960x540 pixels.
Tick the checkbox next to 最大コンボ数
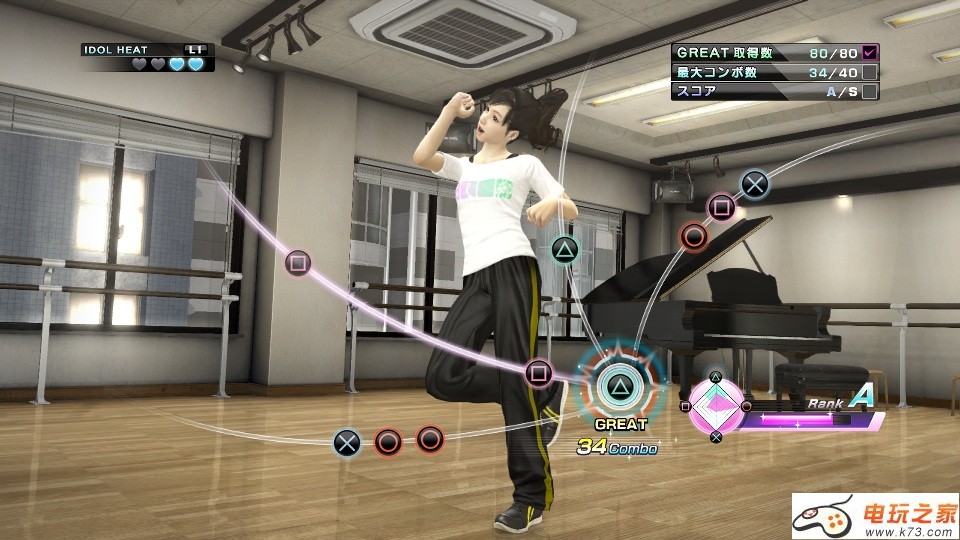[x=870, y=72]
